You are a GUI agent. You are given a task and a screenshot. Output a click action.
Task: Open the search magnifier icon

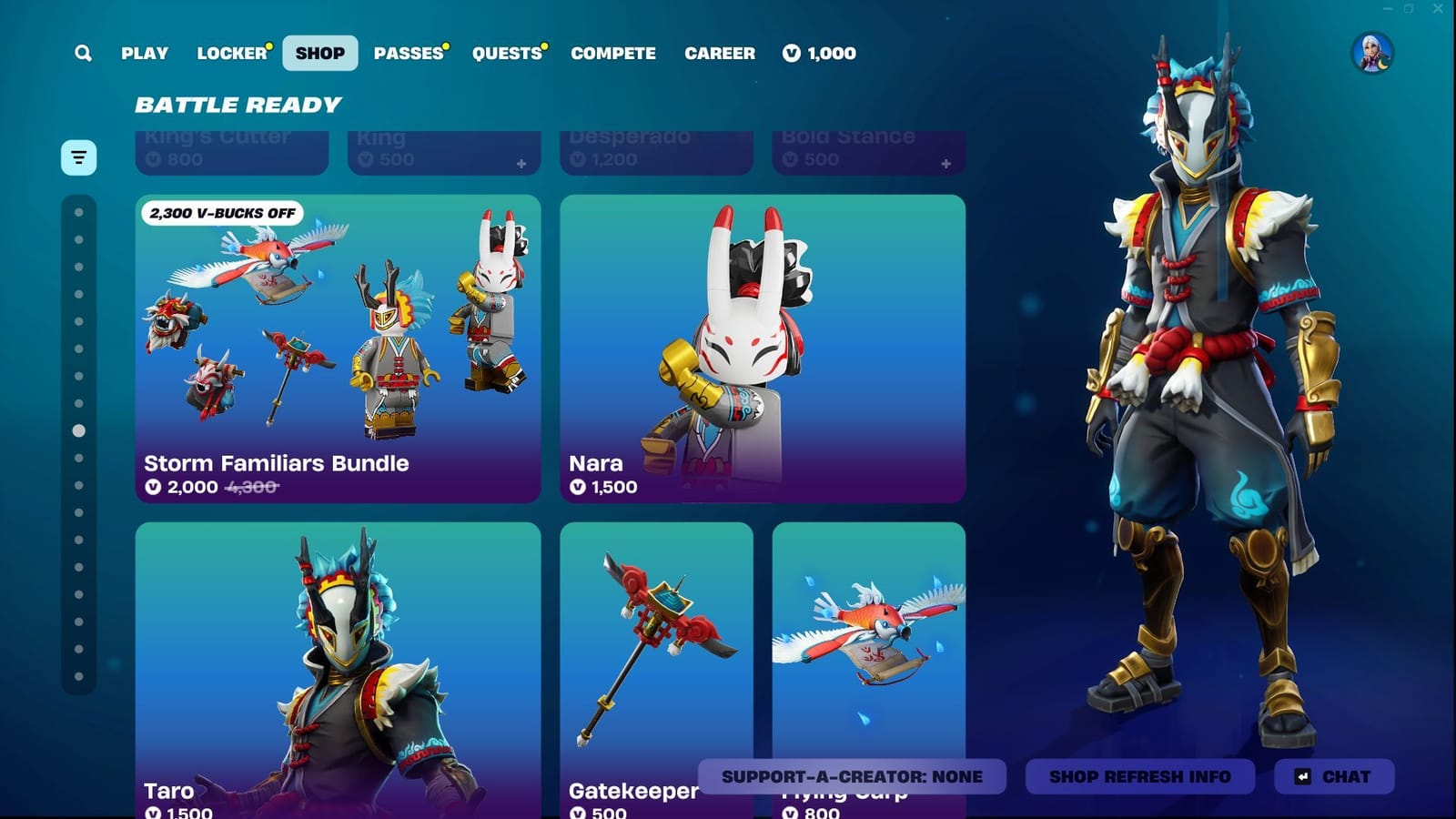click(82, 53)
